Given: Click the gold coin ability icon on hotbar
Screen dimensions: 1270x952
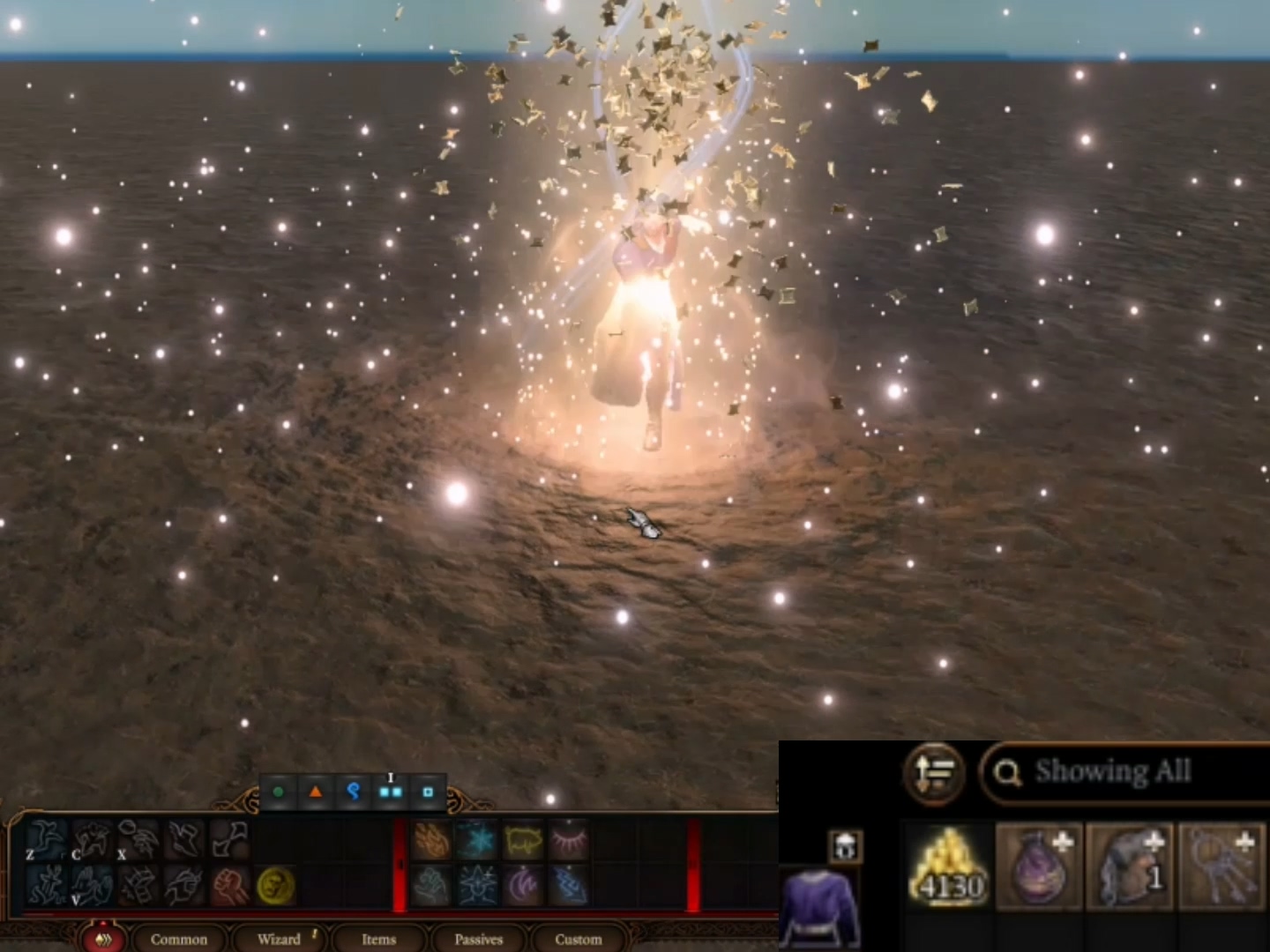Looking at the screenshot, I should point(275,886).
